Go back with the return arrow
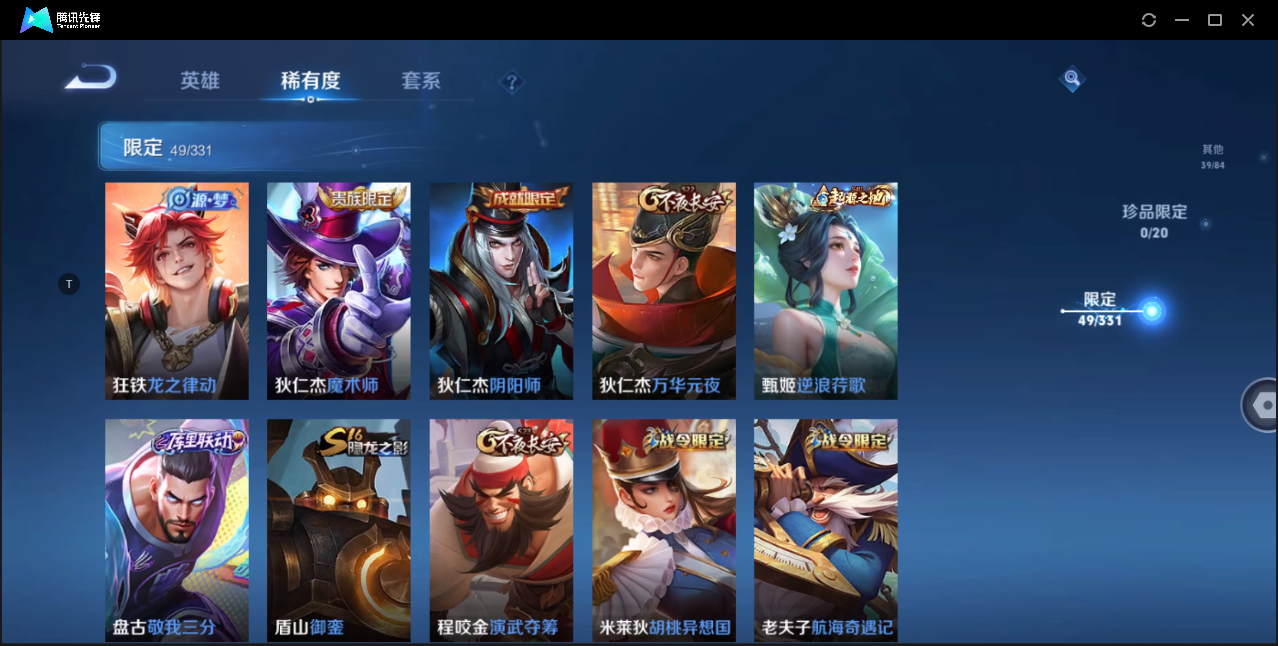The width and height of the screenshot is (1278, 646). [x=91, y=78]
